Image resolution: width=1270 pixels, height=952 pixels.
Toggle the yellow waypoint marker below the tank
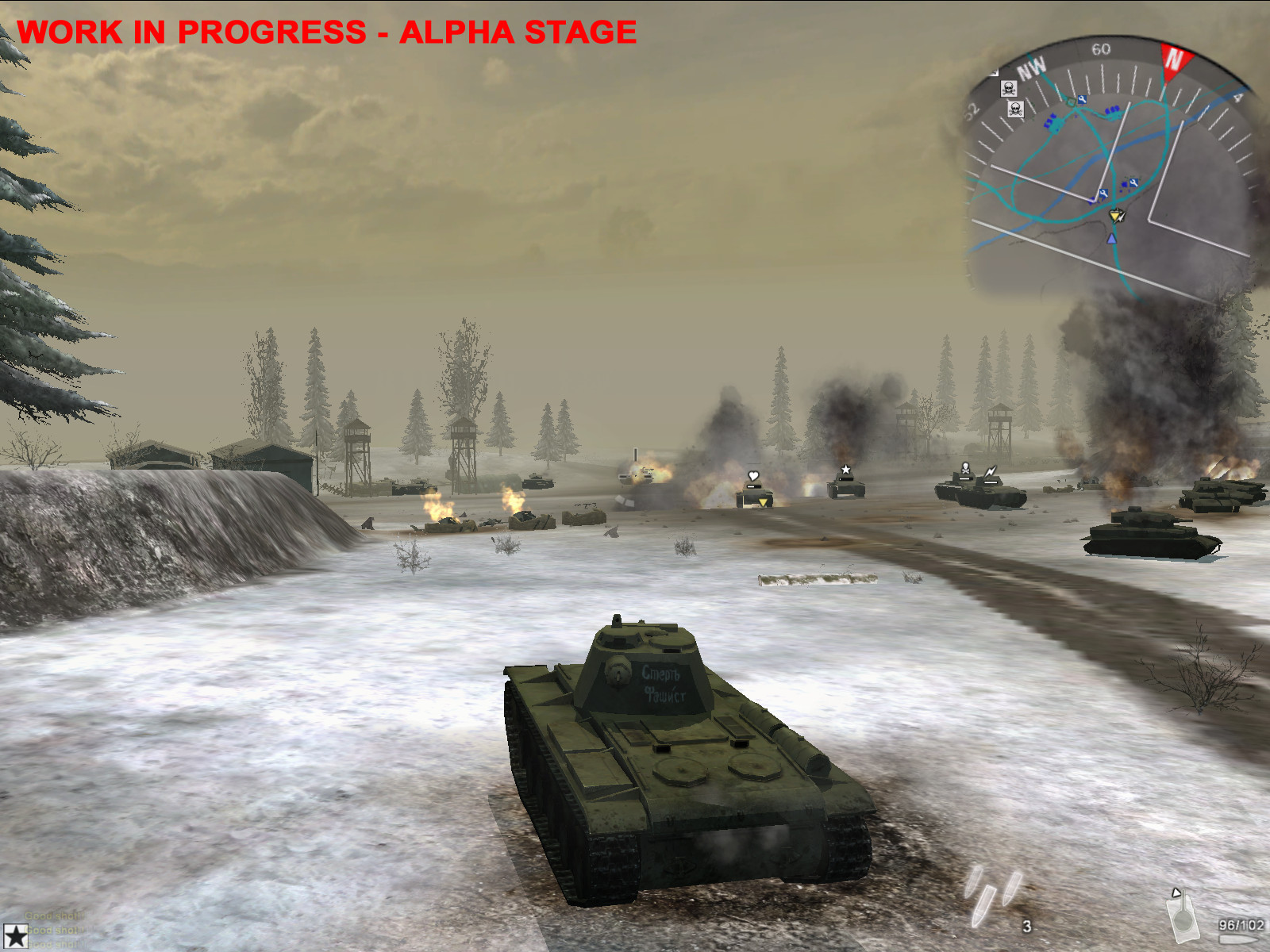coord(763,503)
